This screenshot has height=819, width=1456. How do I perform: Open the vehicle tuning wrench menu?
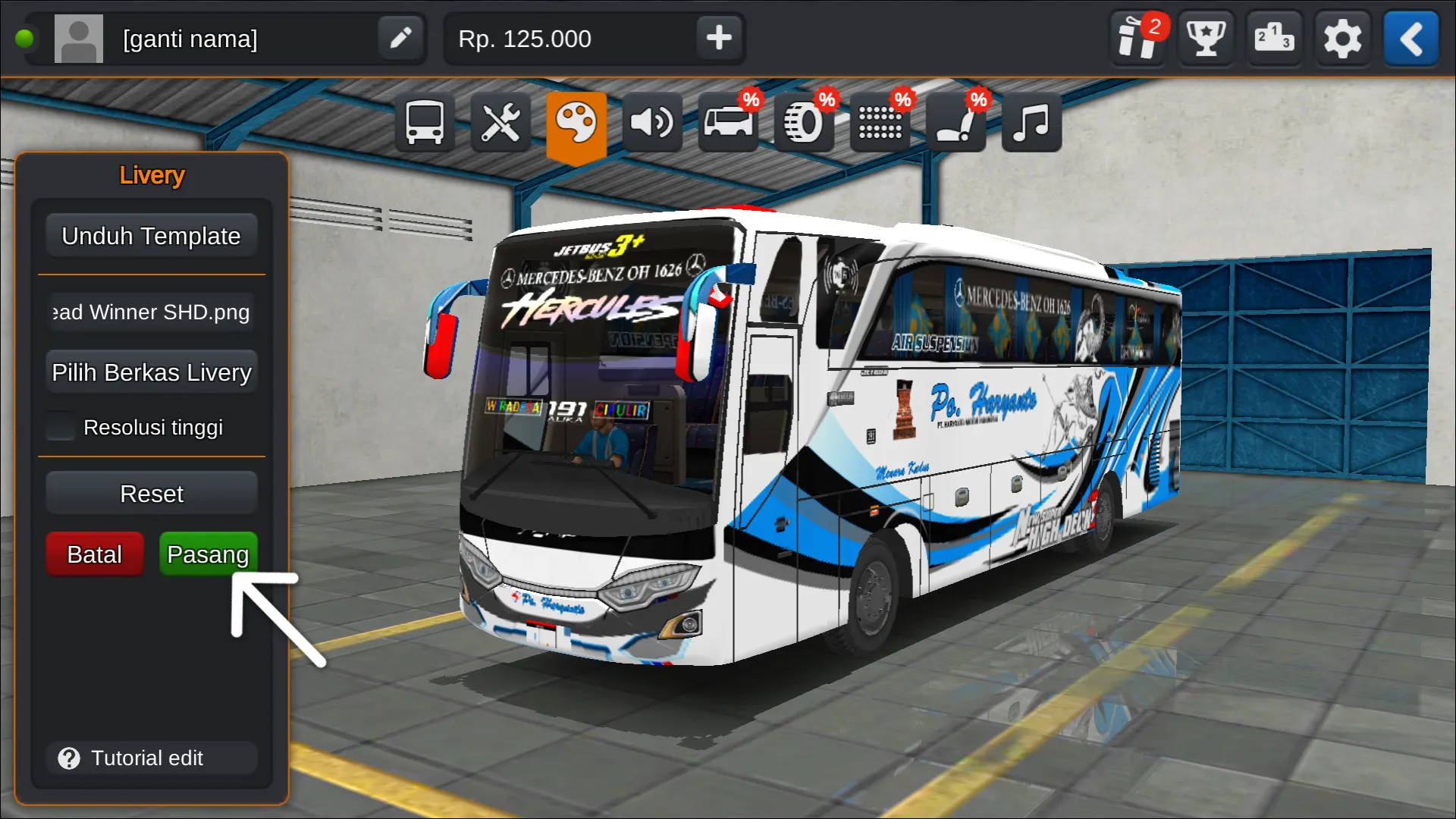pyautogui.click(x=500, y=121)
